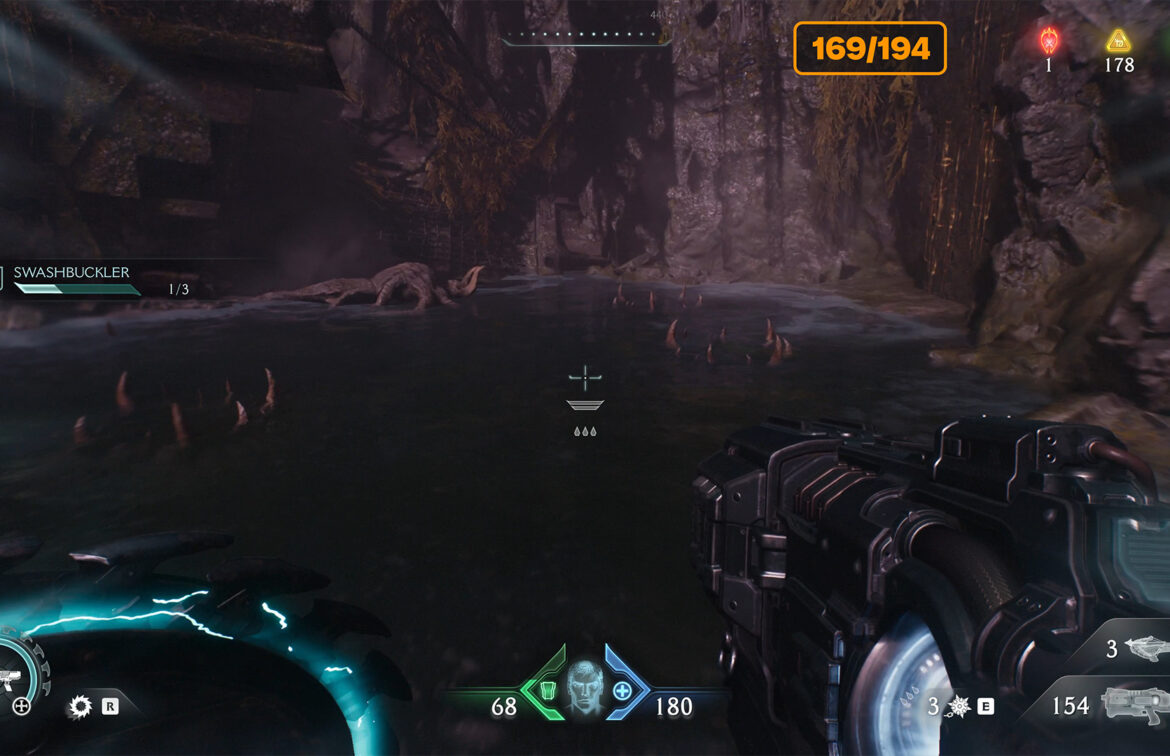Click the orange 169/194 counter overlay
The image size is (1170, 756).
[870, 48]
